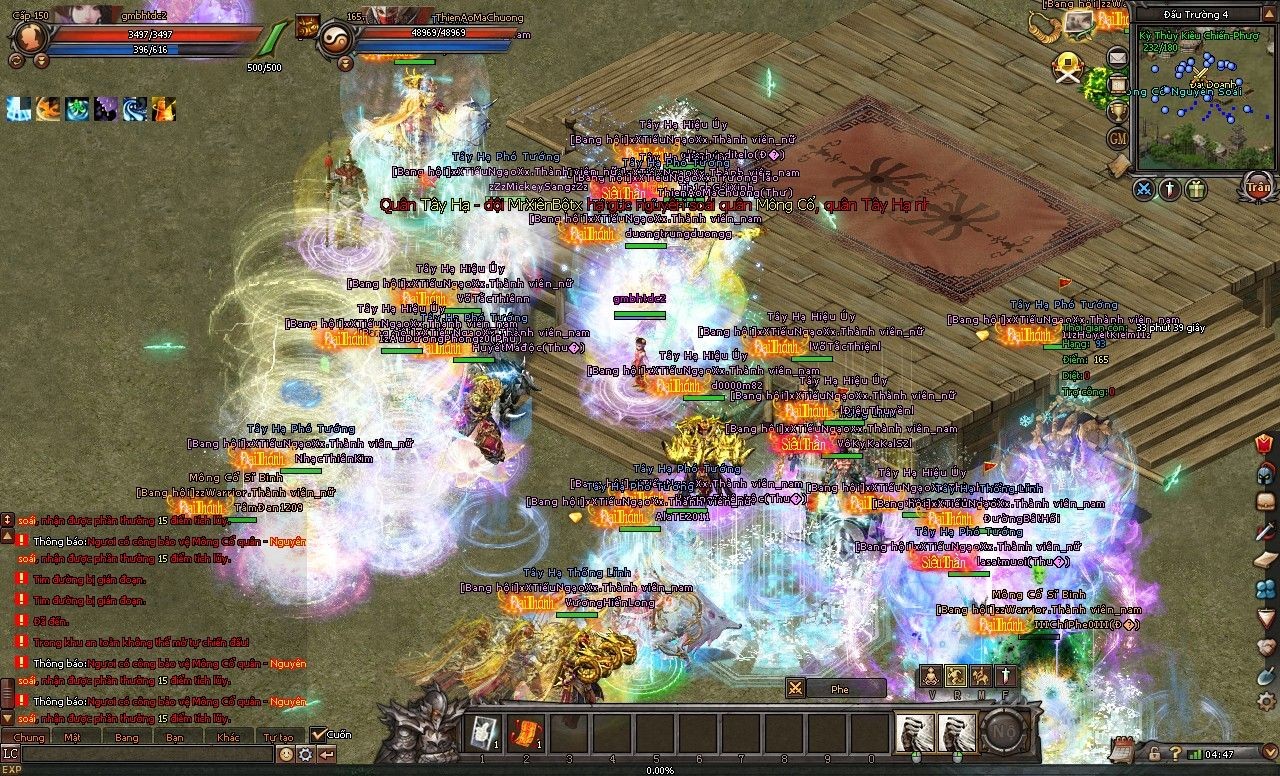Viewport: 1280px width, 776px height.
Task: Use the card item in hotbar slot 1
Action: 484,732
